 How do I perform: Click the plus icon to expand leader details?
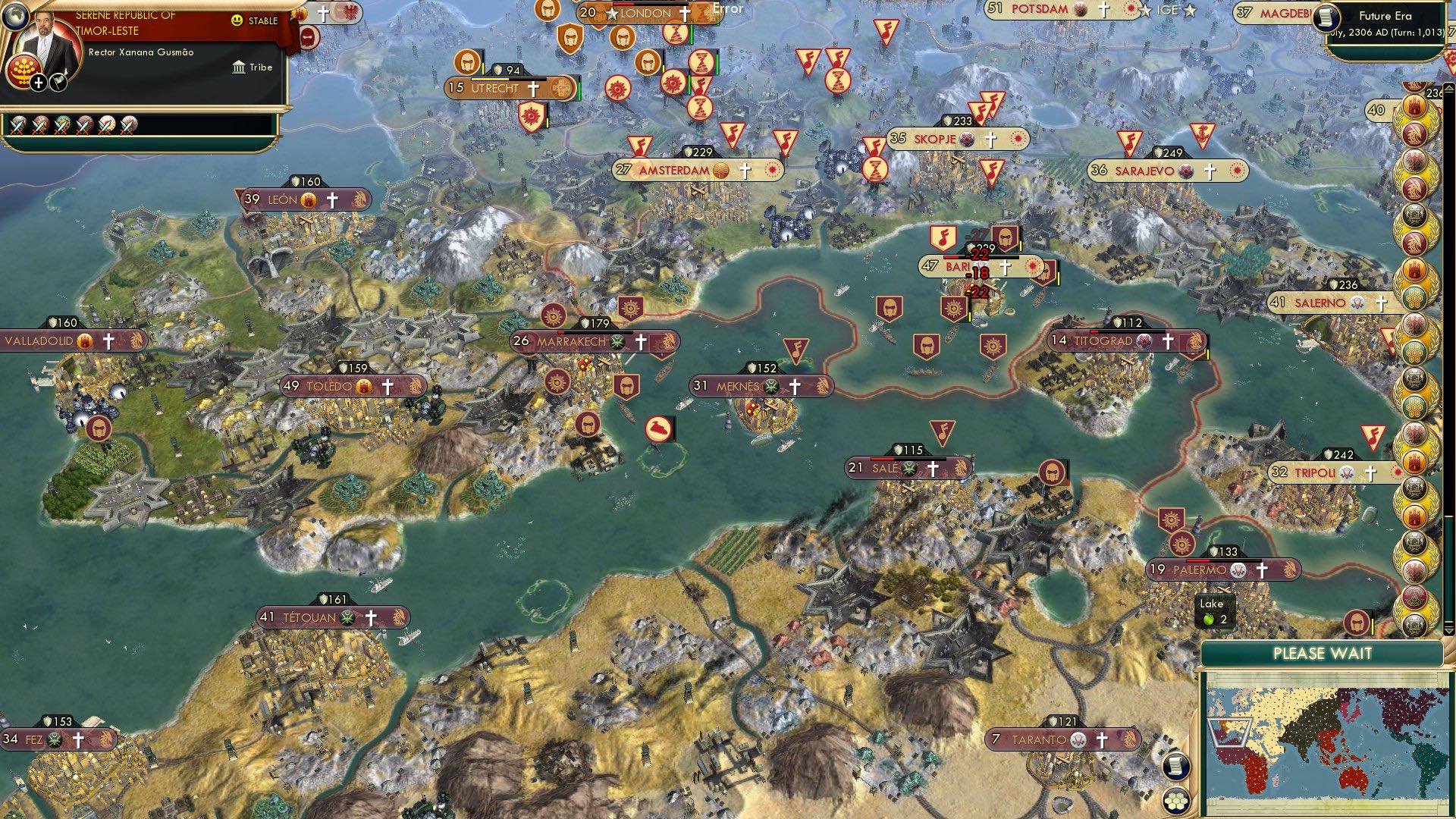tap(38, 84)
